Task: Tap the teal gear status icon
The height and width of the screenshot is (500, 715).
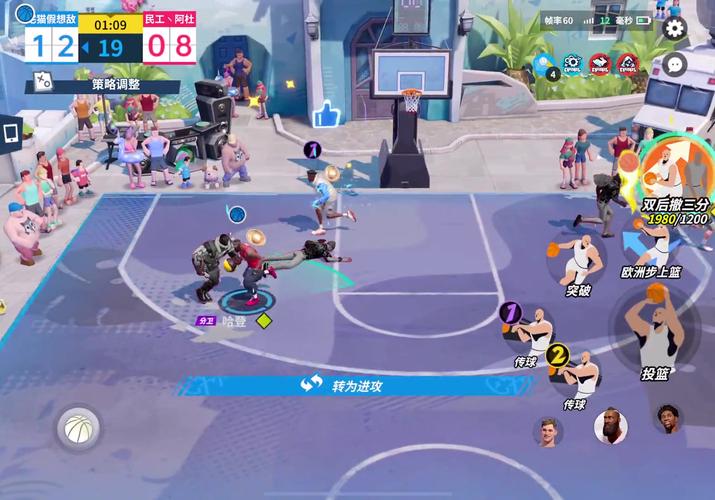Action: click(x=573, y=65)
